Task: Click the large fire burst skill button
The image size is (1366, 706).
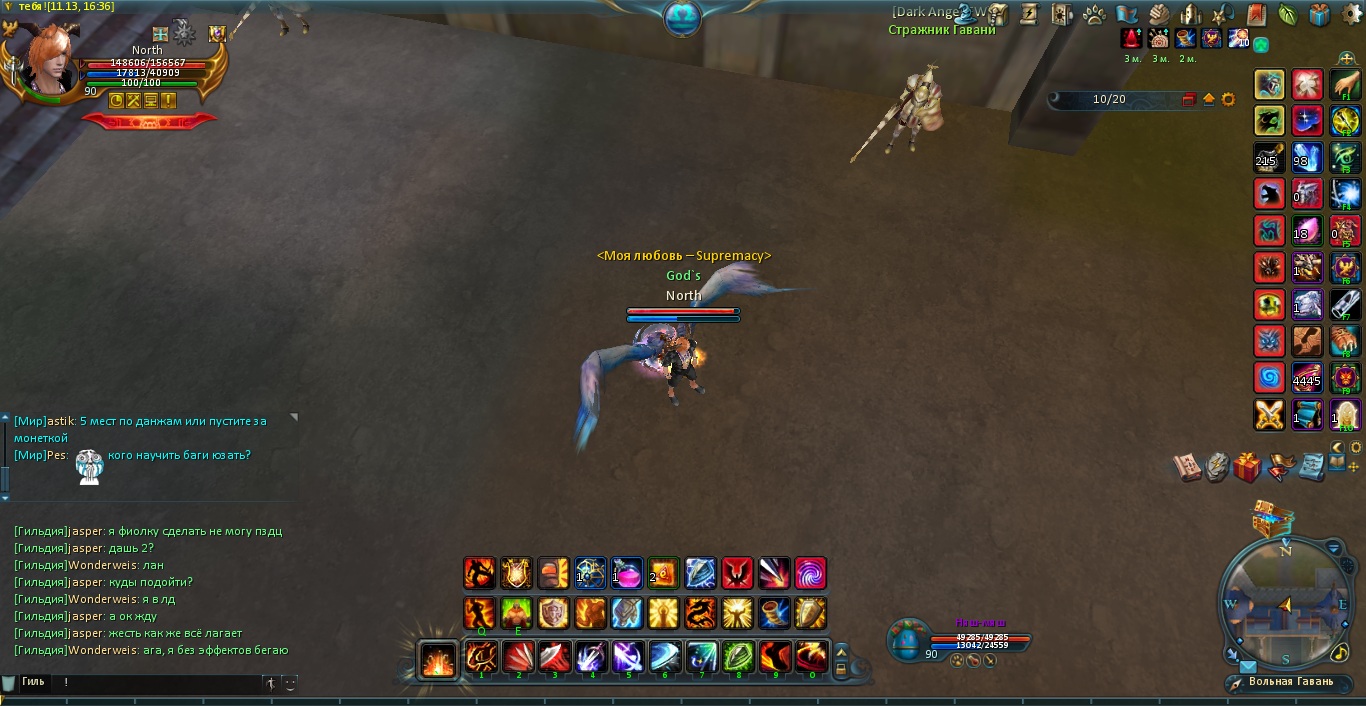Action: 438,659
